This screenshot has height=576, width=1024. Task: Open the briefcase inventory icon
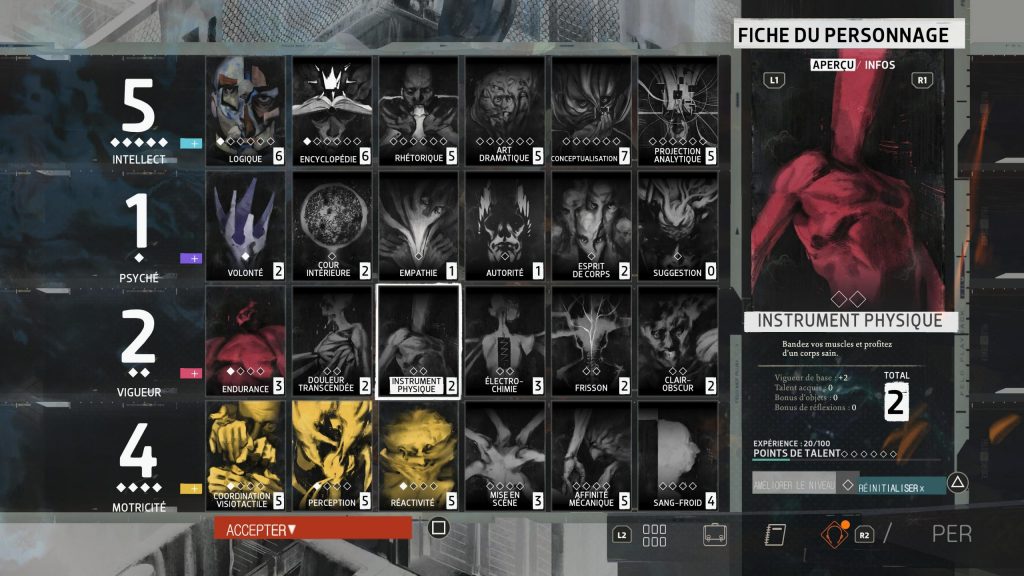point(715,534)
